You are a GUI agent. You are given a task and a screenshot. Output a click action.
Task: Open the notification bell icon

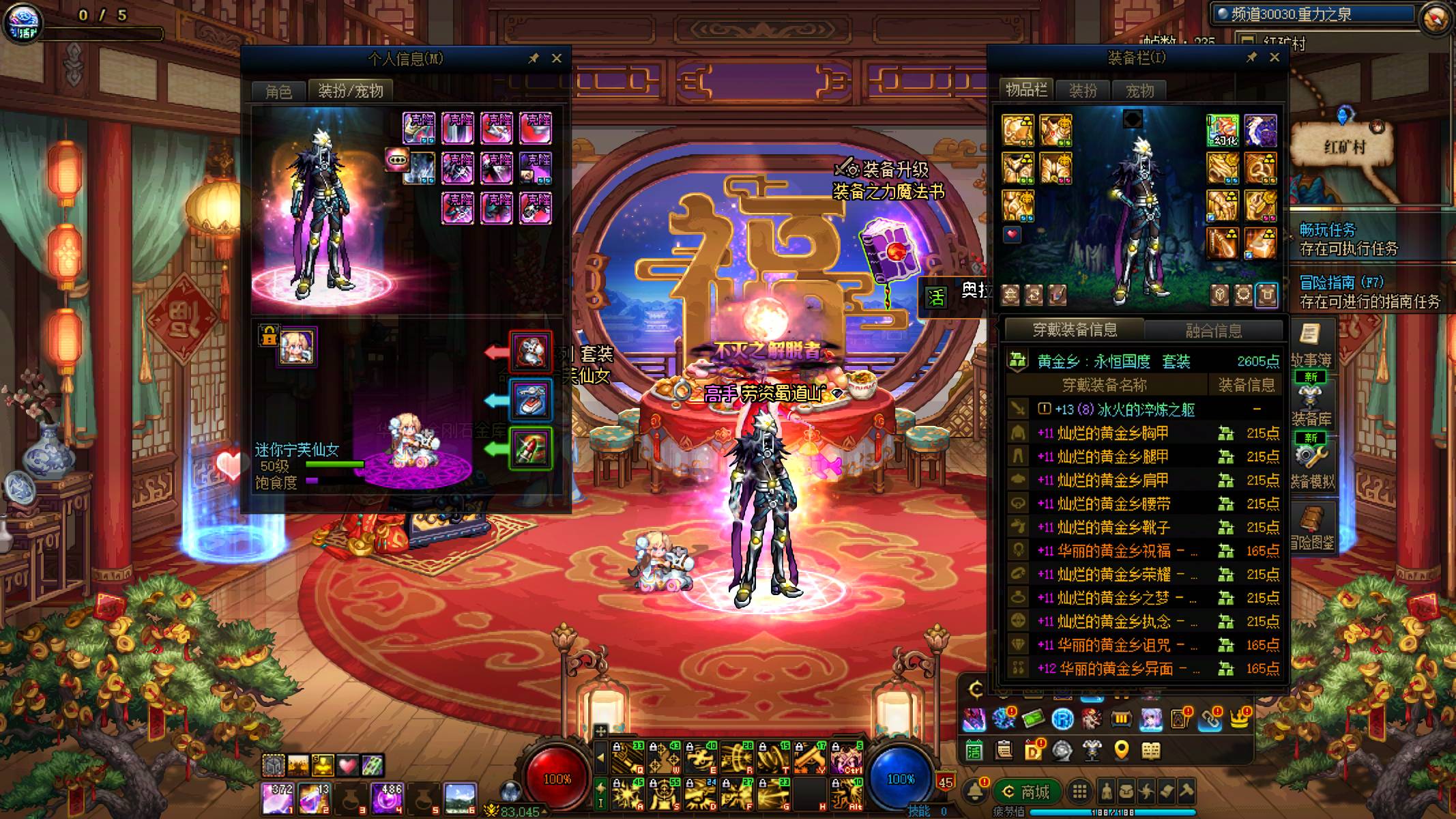[x=975, y=792]
